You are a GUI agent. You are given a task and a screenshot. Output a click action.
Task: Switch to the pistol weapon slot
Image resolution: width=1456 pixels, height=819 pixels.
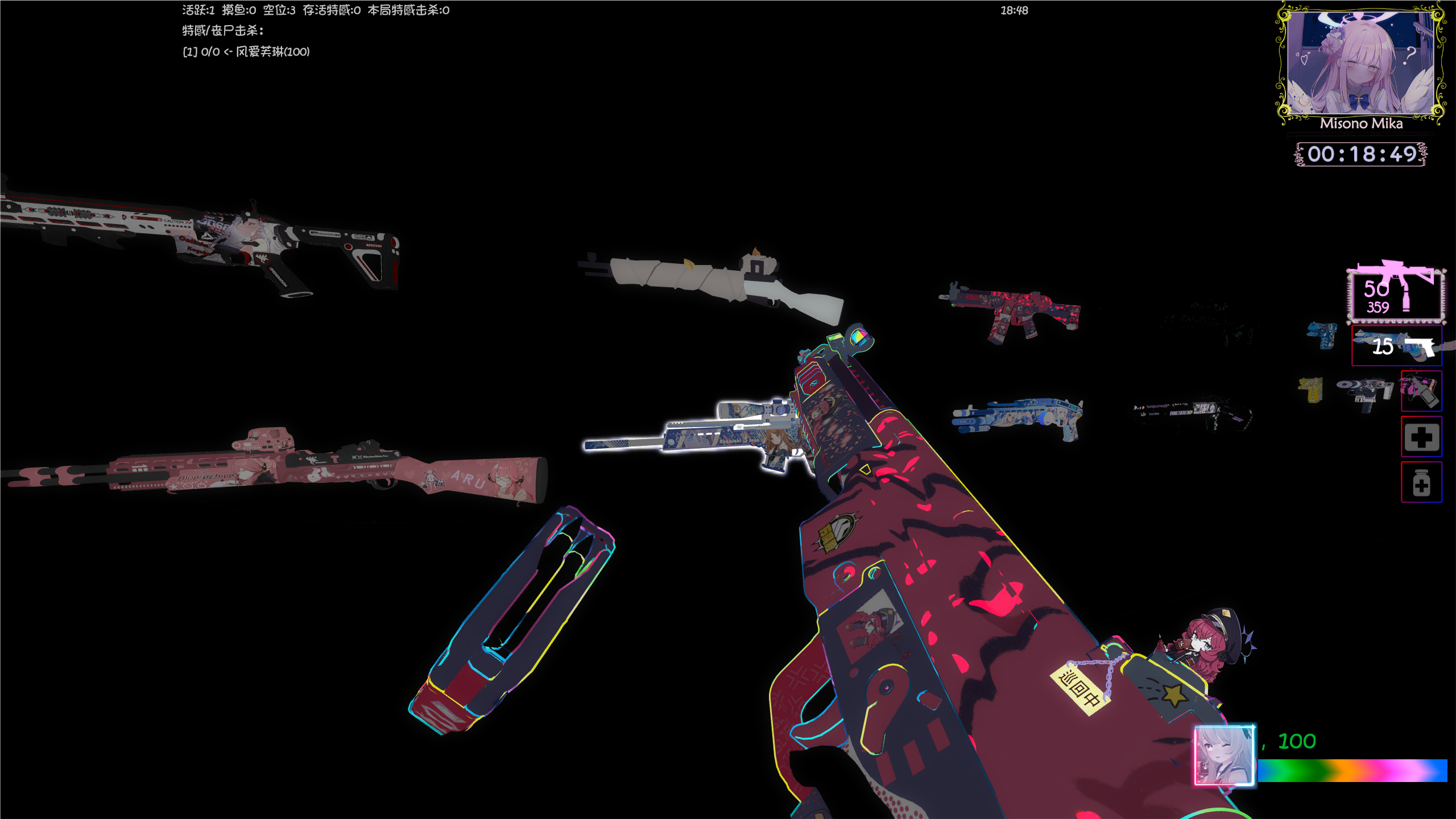click(x=1397, y=346)
